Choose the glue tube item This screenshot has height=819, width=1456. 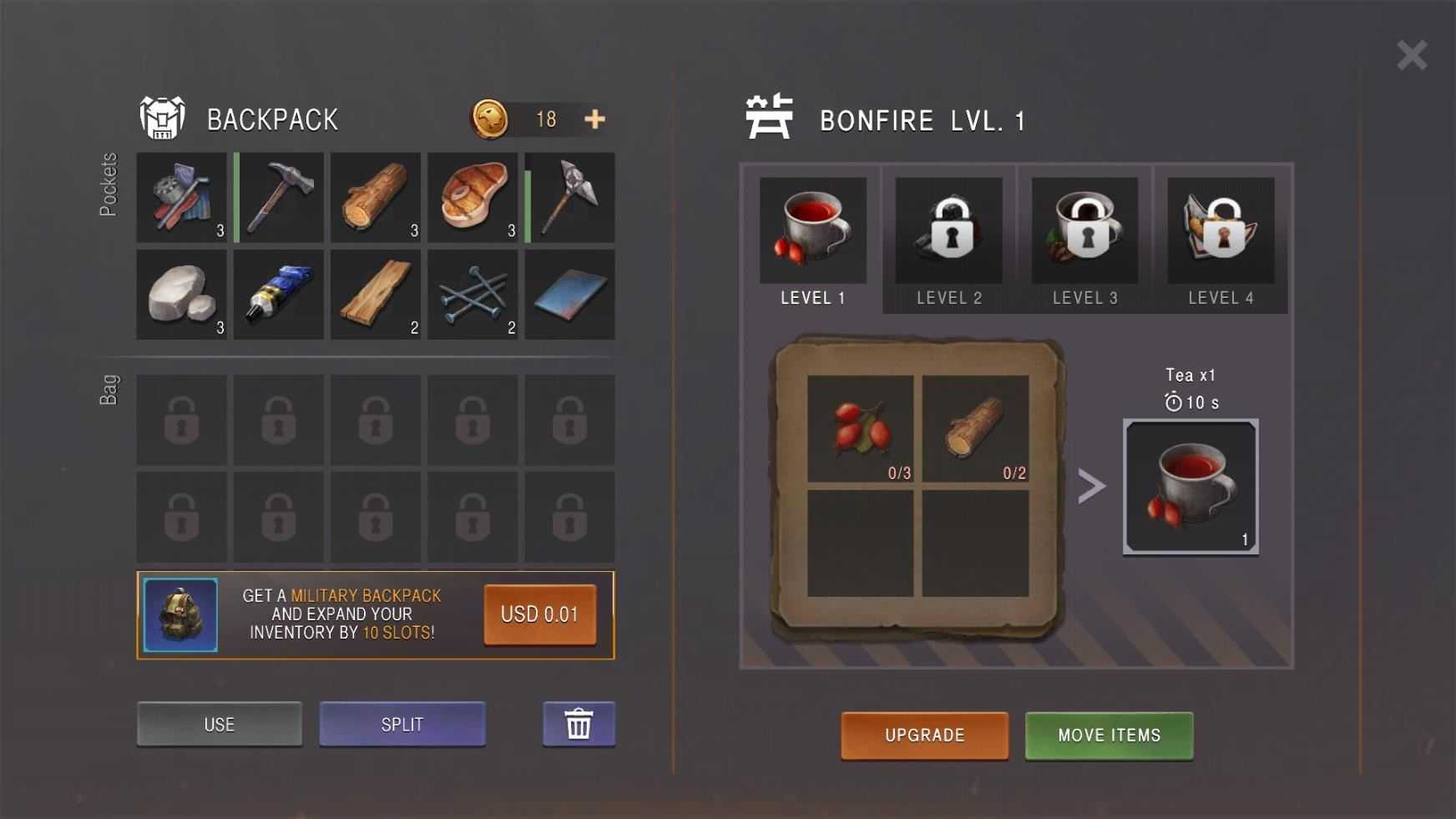coord(279,295)
